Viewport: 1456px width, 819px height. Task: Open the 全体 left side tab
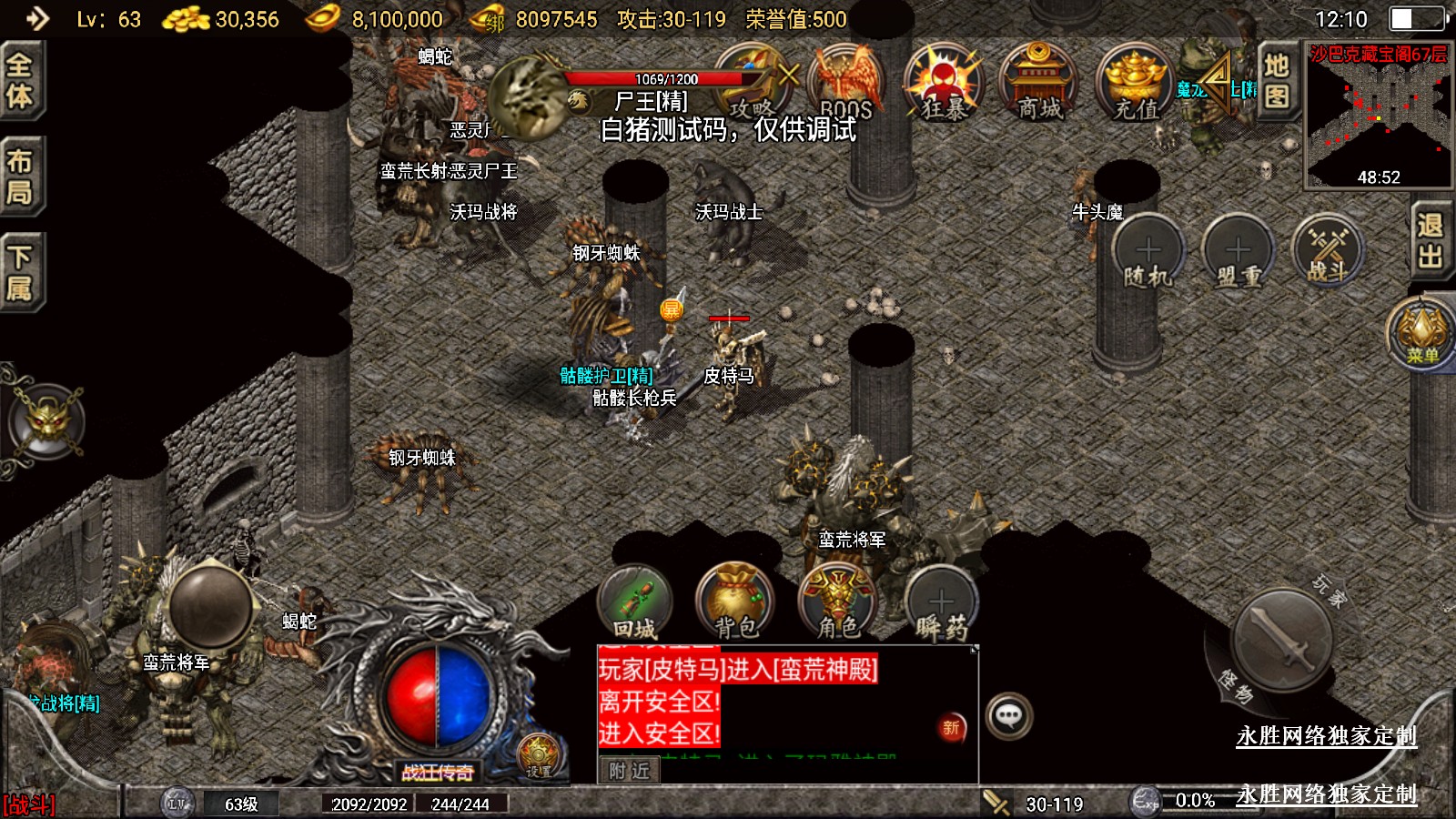20,80
